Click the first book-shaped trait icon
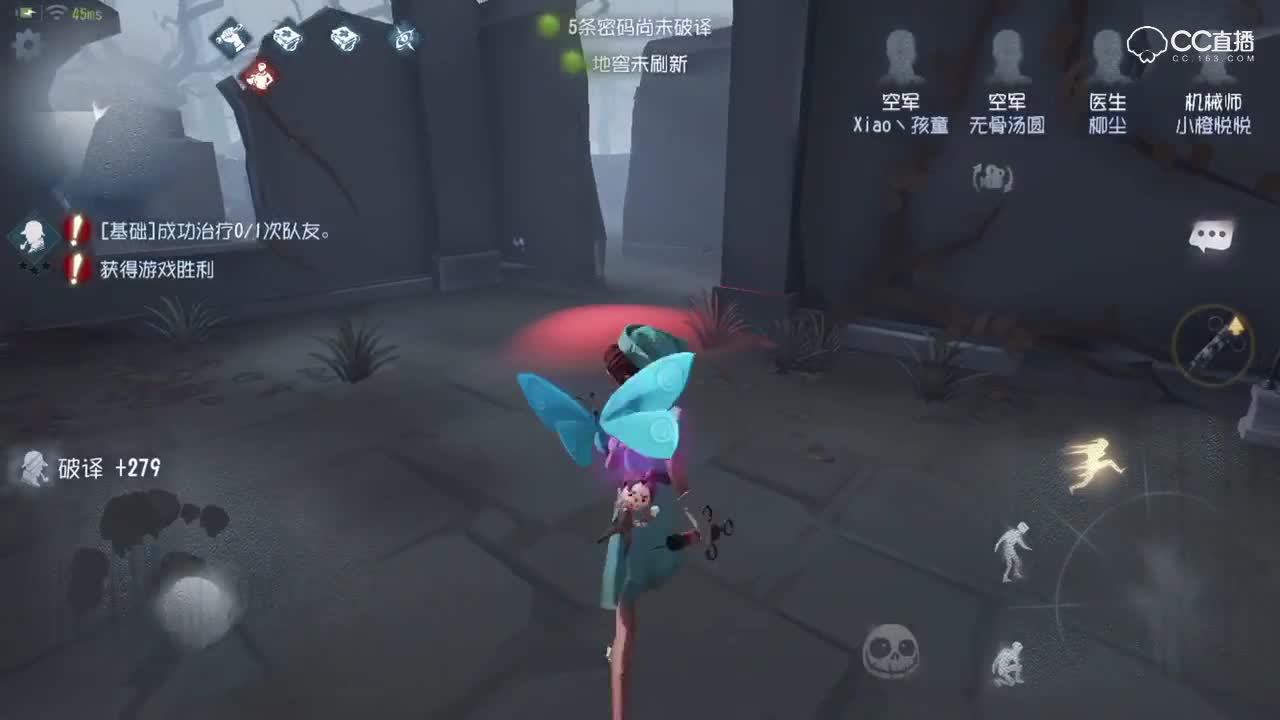This screenshot has height=720, width=1280. pos(288,38)
